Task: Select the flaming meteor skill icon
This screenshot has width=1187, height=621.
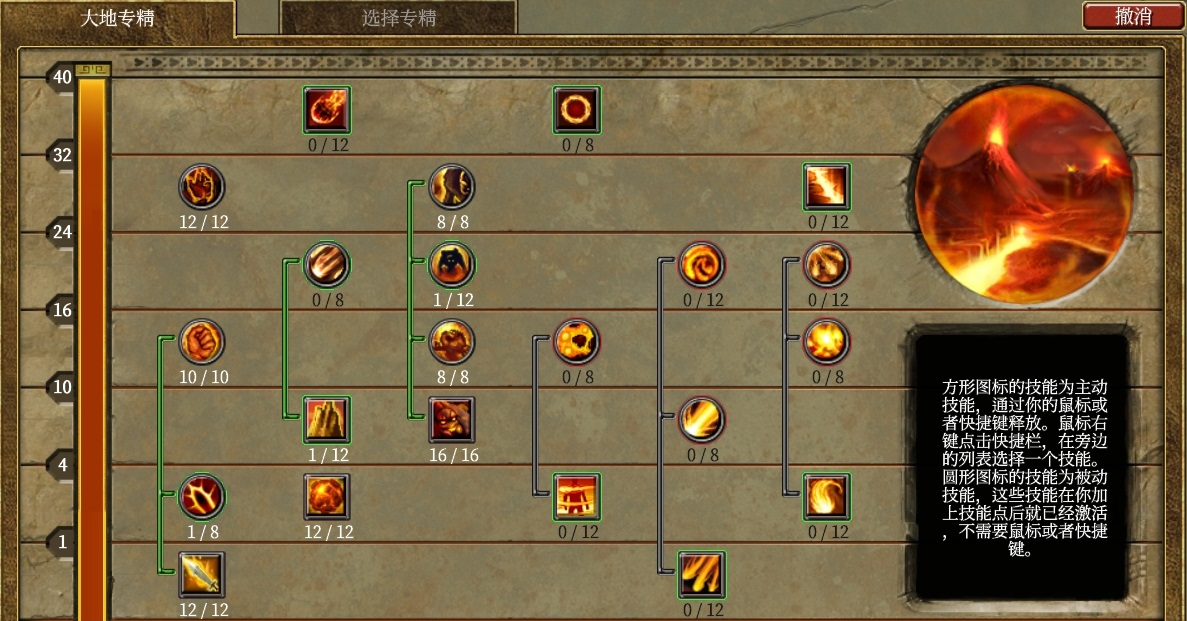Action: click(x=327, y=109)
